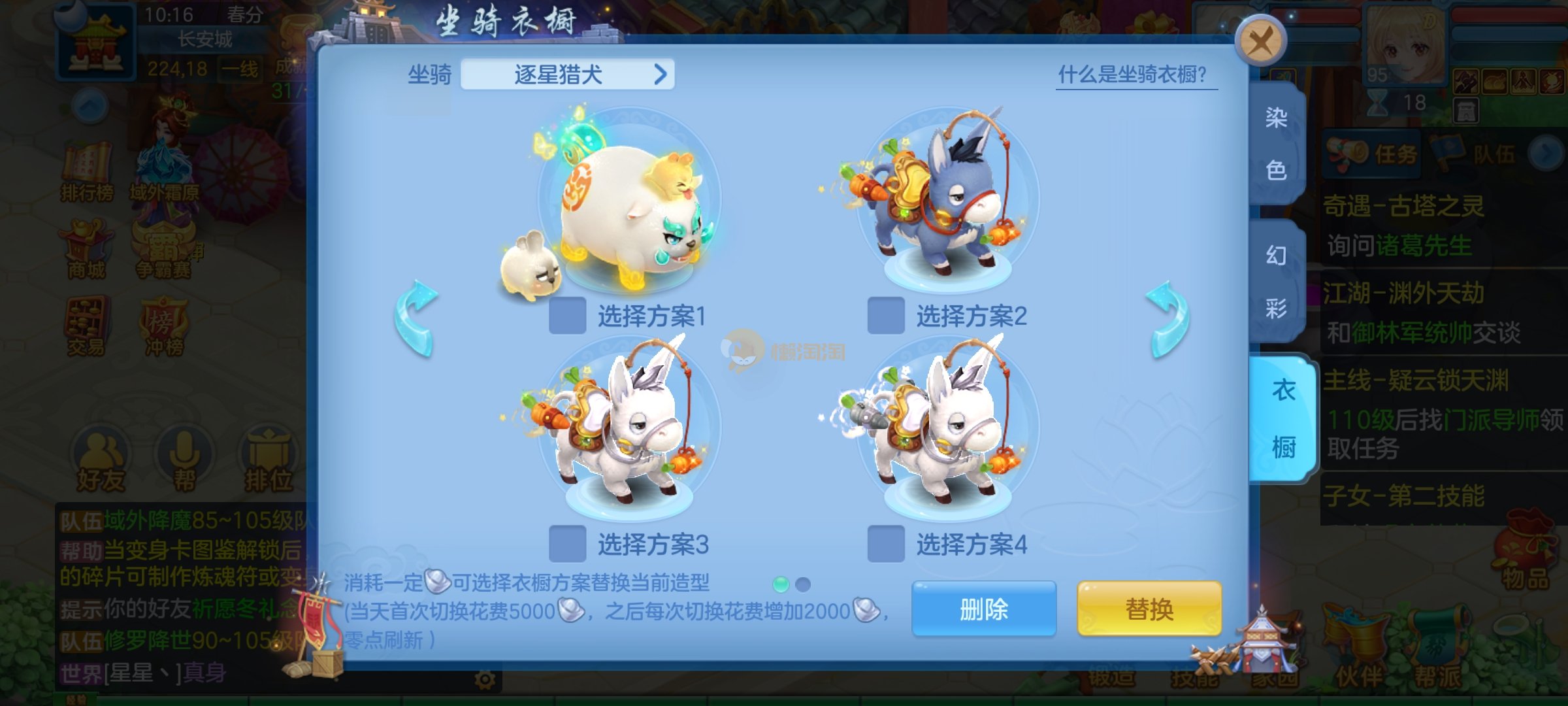Image resolution: width=1568 pixels, height=706 pixels.
Task: Open the 什么是坐骑衣橱 help link
Action: [1135, 75]
